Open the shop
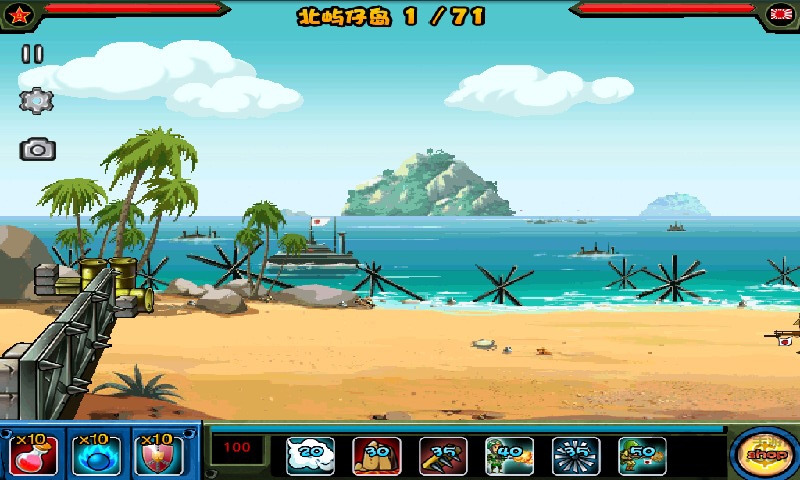This screenshot has width=800, height=480. (x=764, y=453)
